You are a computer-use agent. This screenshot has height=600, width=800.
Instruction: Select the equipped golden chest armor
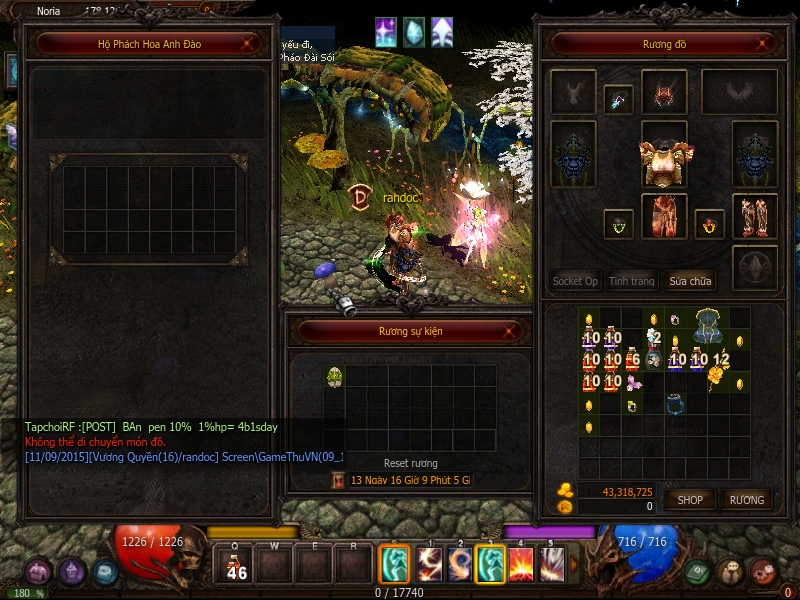(664, 160)
